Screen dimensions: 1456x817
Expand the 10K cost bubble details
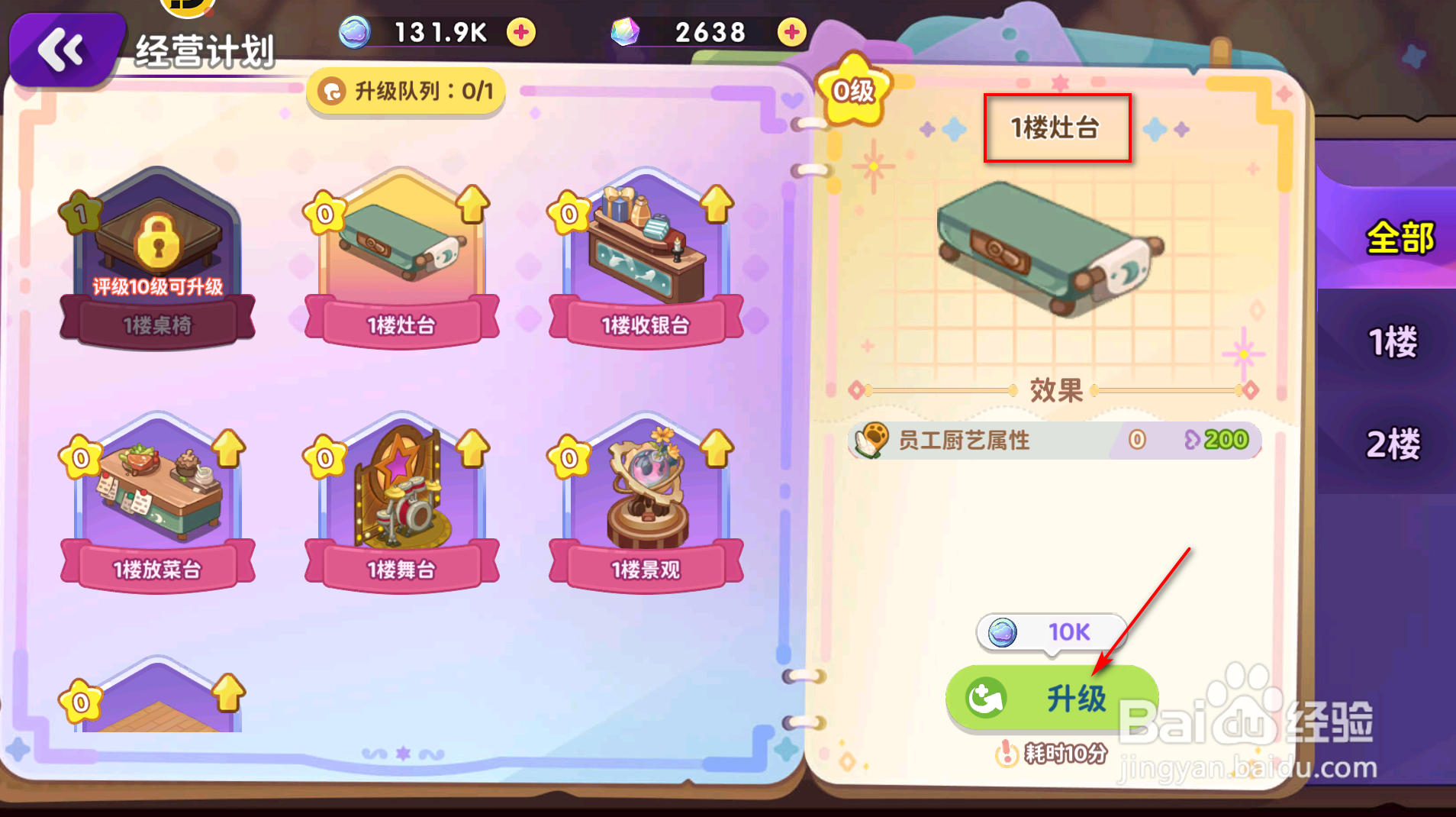point(1052,632)
